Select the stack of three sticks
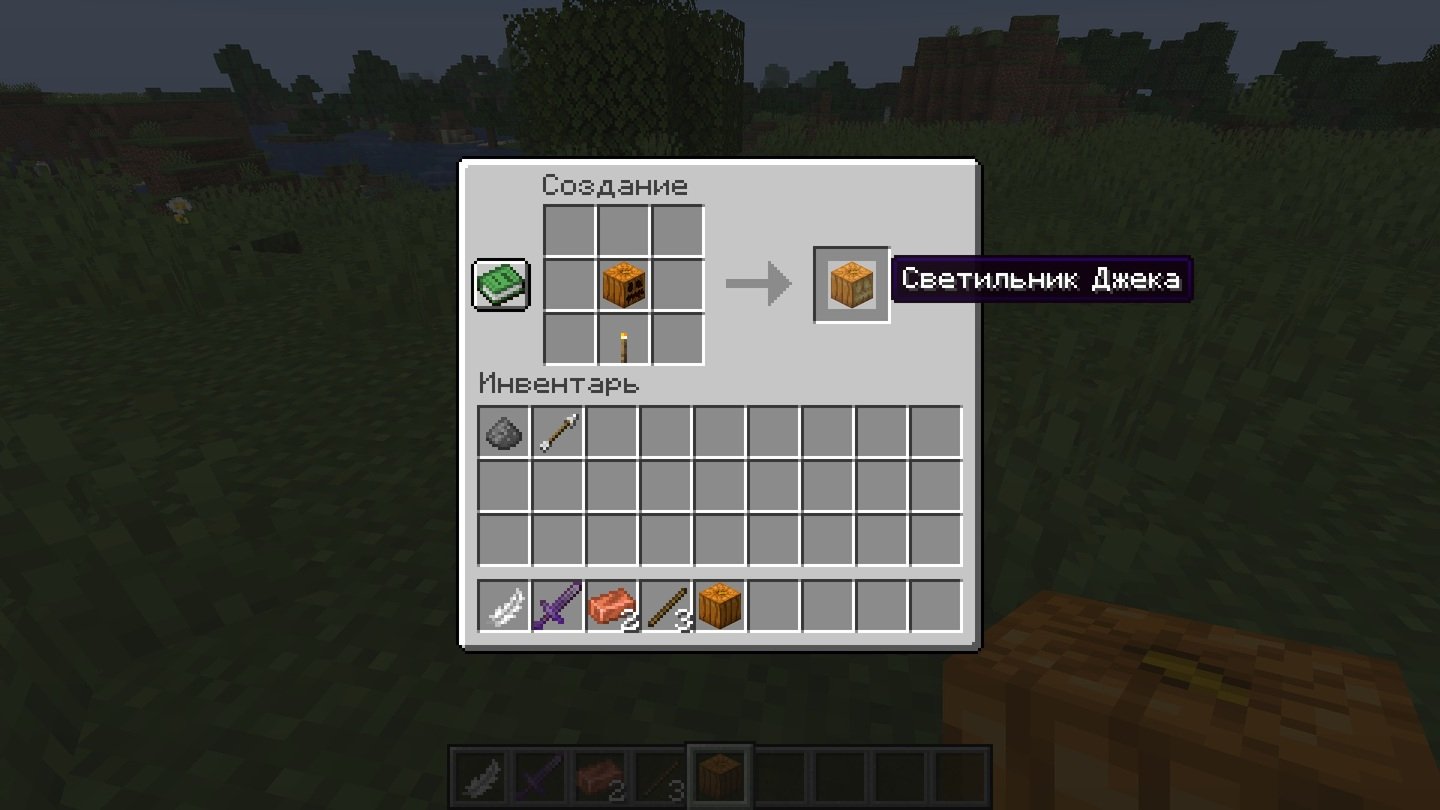 [666, 607]
